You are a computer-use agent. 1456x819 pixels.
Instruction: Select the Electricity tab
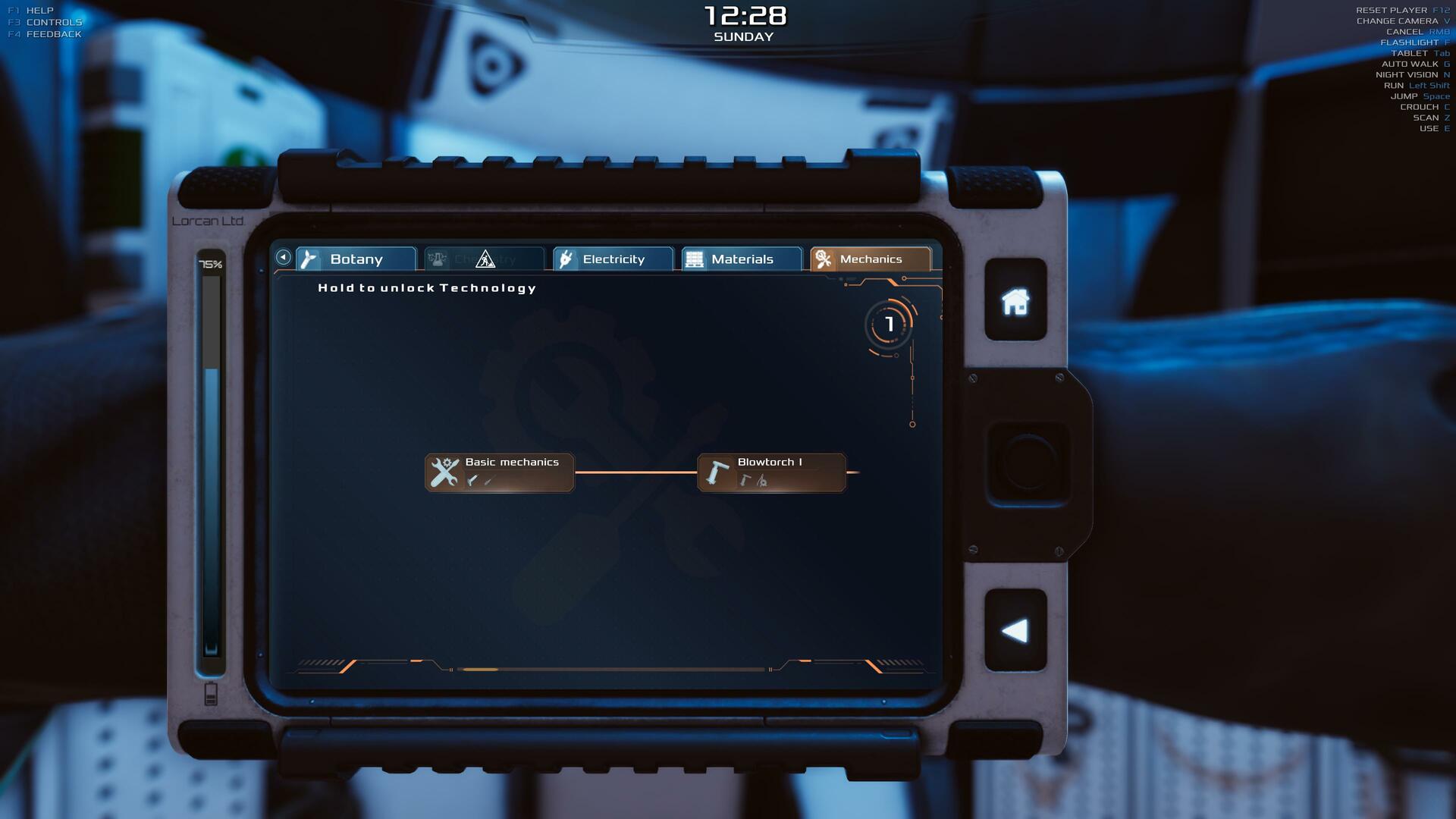point(613,259)
